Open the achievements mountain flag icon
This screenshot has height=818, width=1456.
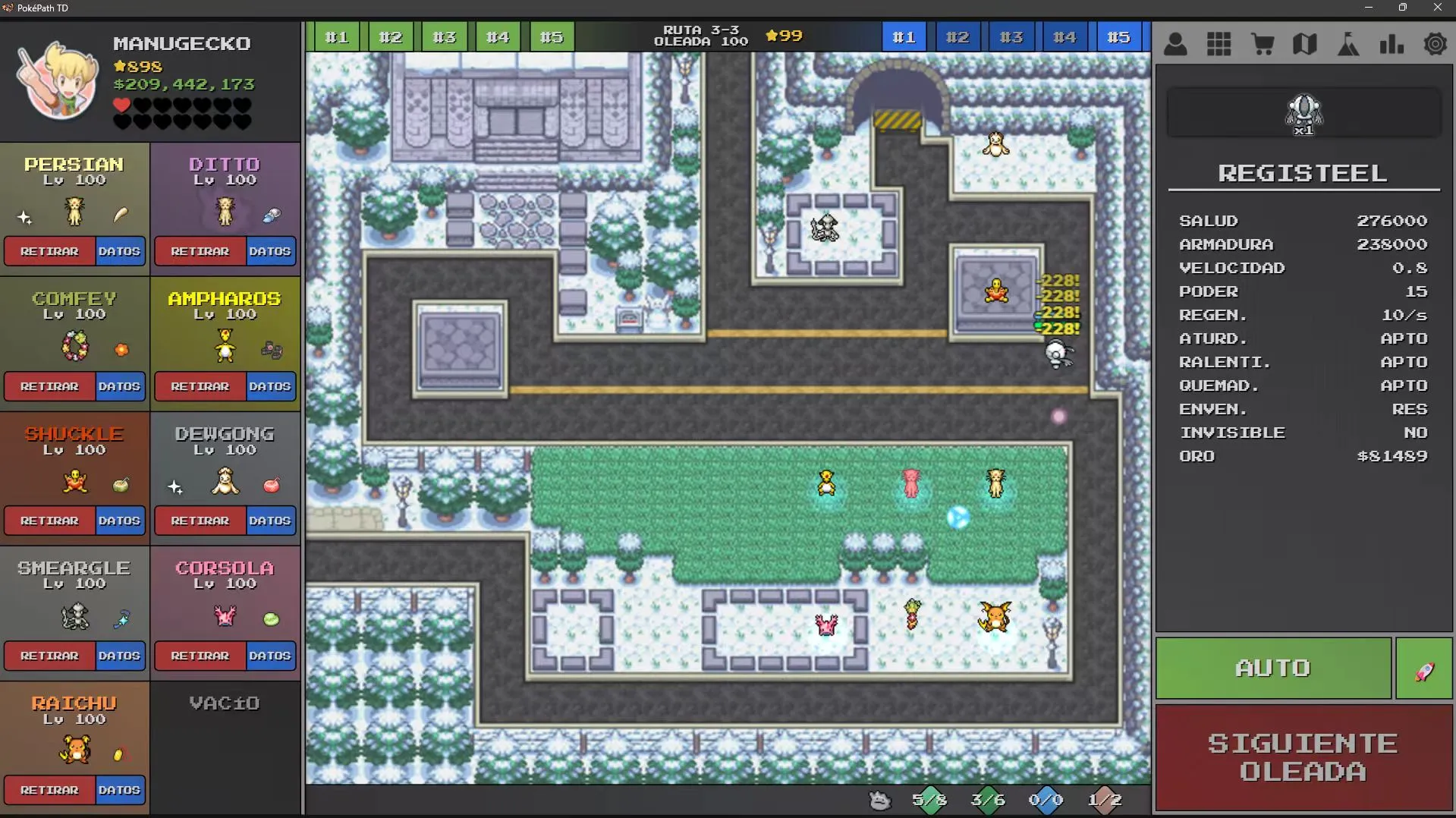tap(1348, 44)
